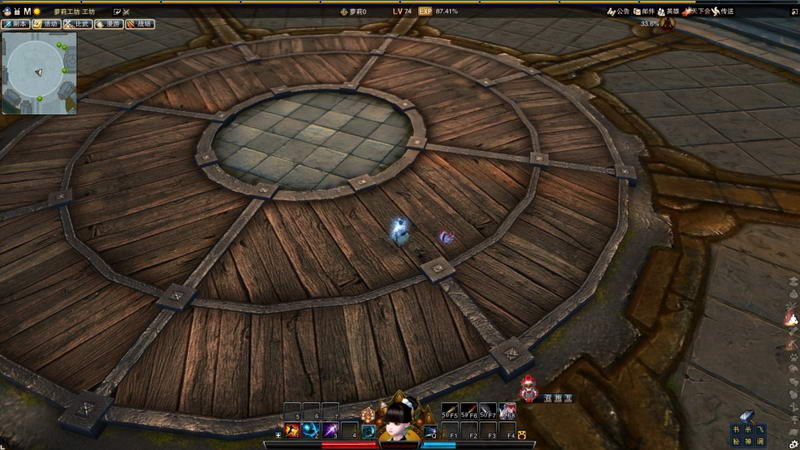Open the 活动 events menu

click(x=46, y=23)
